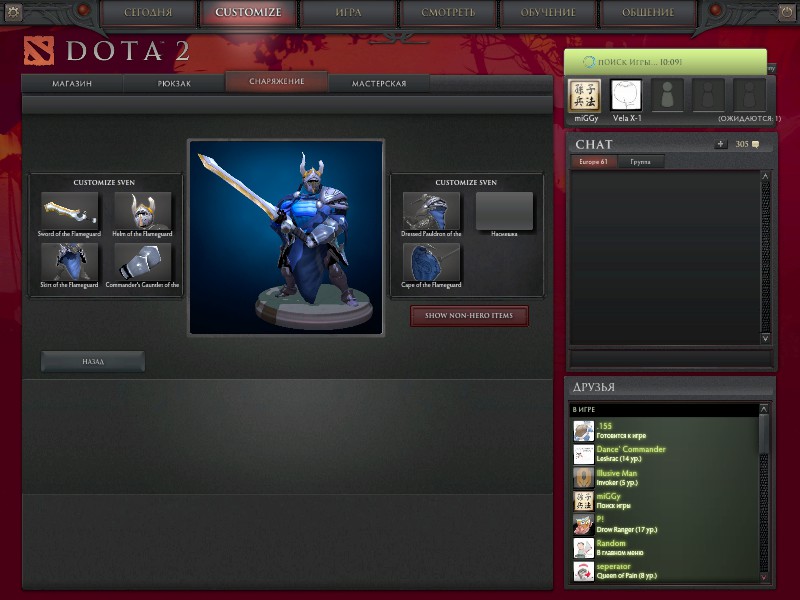Select the Commander's Gauntlet slot

pyautogui.click(x=143, y=262)
